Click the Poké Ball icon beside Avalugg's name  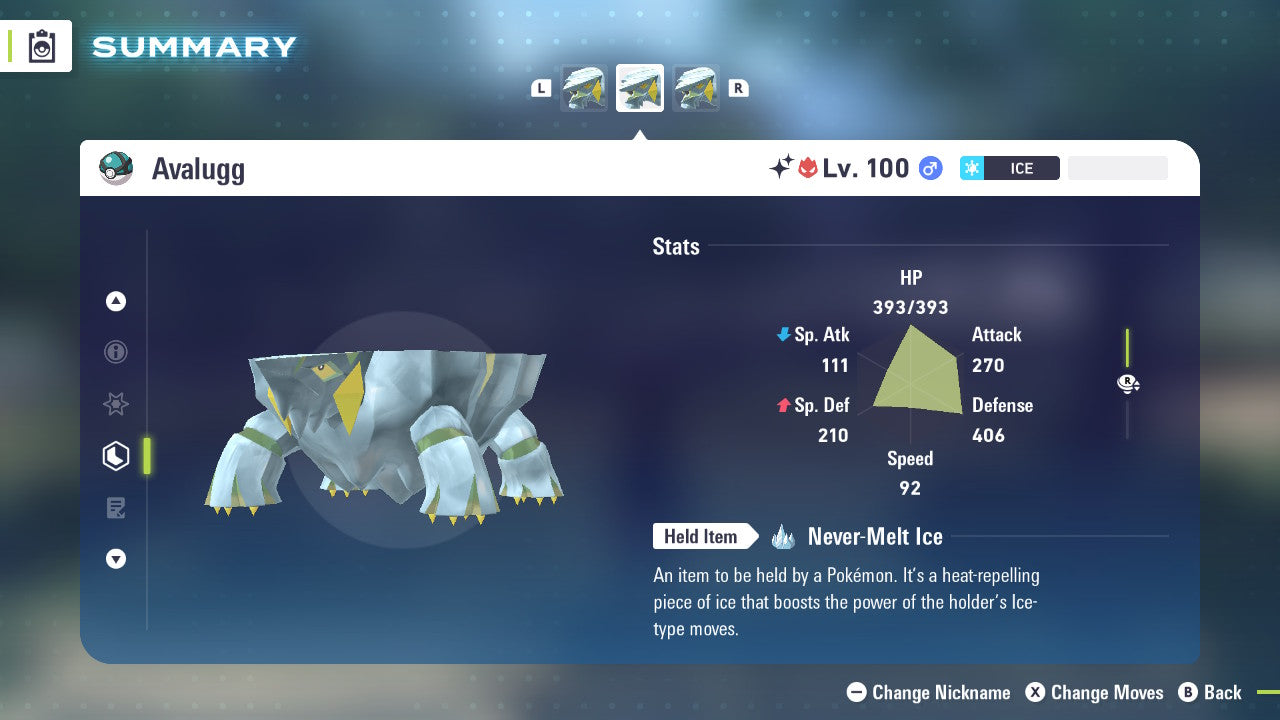coord(115,168)
